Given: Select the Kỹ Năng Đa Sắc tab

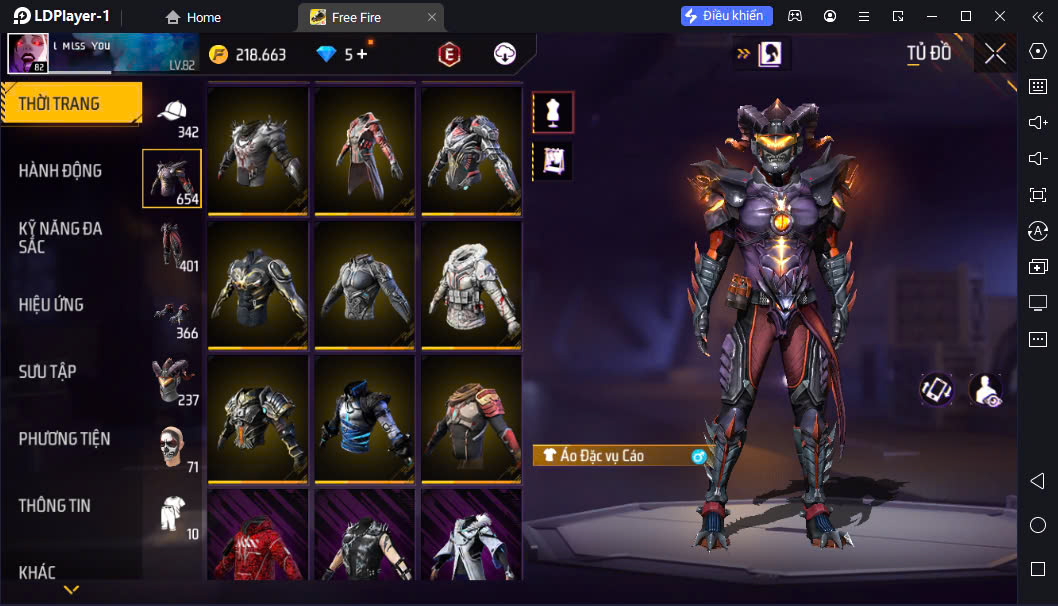Looking at the screenshot, I should point(60,237).
